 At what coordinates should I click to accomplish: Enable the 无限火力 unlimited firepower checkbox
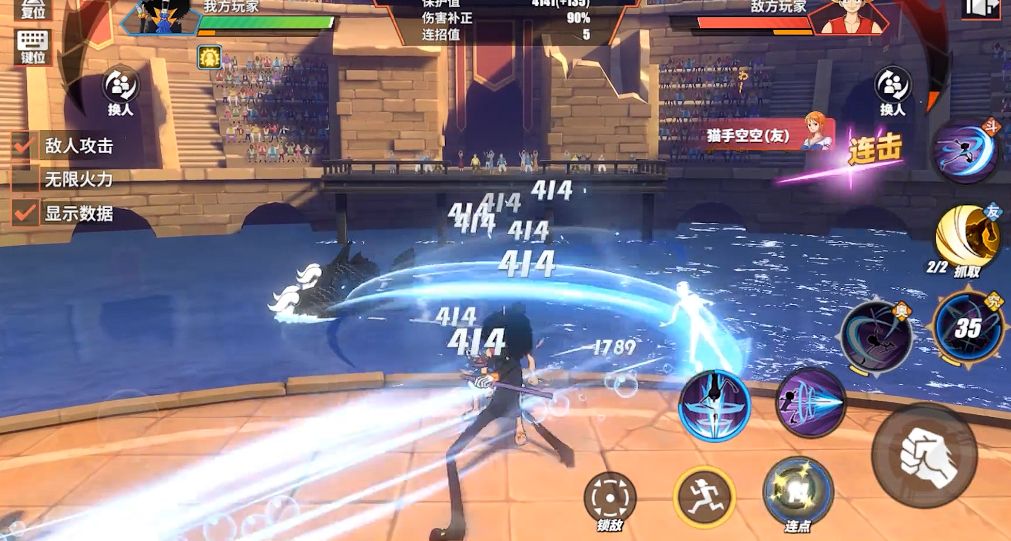click(25, 180)
